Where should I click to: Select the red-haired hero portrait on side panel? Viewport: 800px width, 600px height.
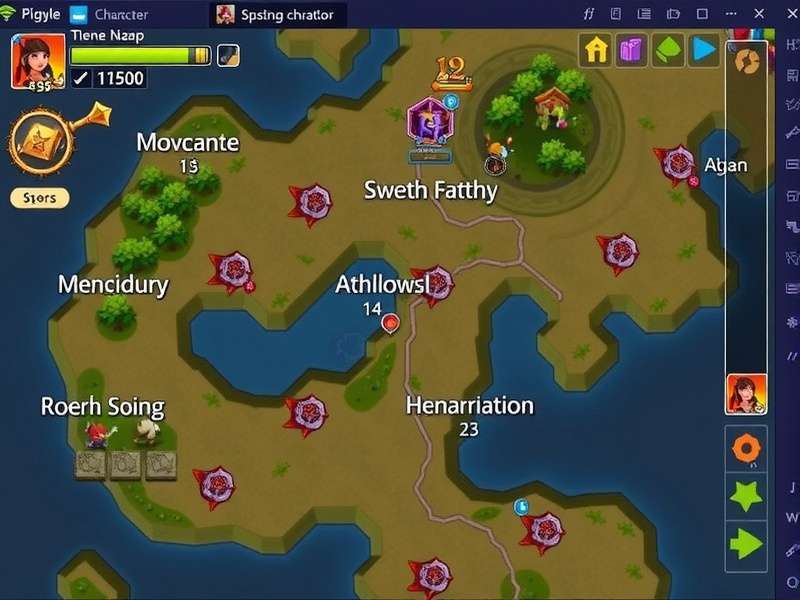point(746,393)
